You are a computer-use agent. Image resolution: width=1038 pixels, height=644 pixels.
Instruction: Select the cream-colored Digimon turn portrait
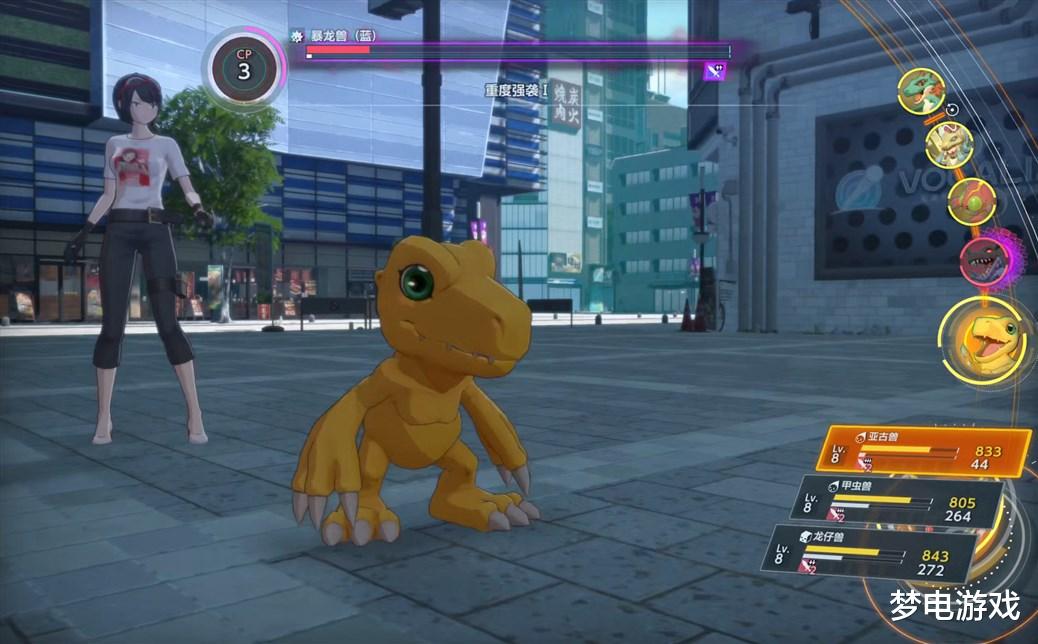947,145
